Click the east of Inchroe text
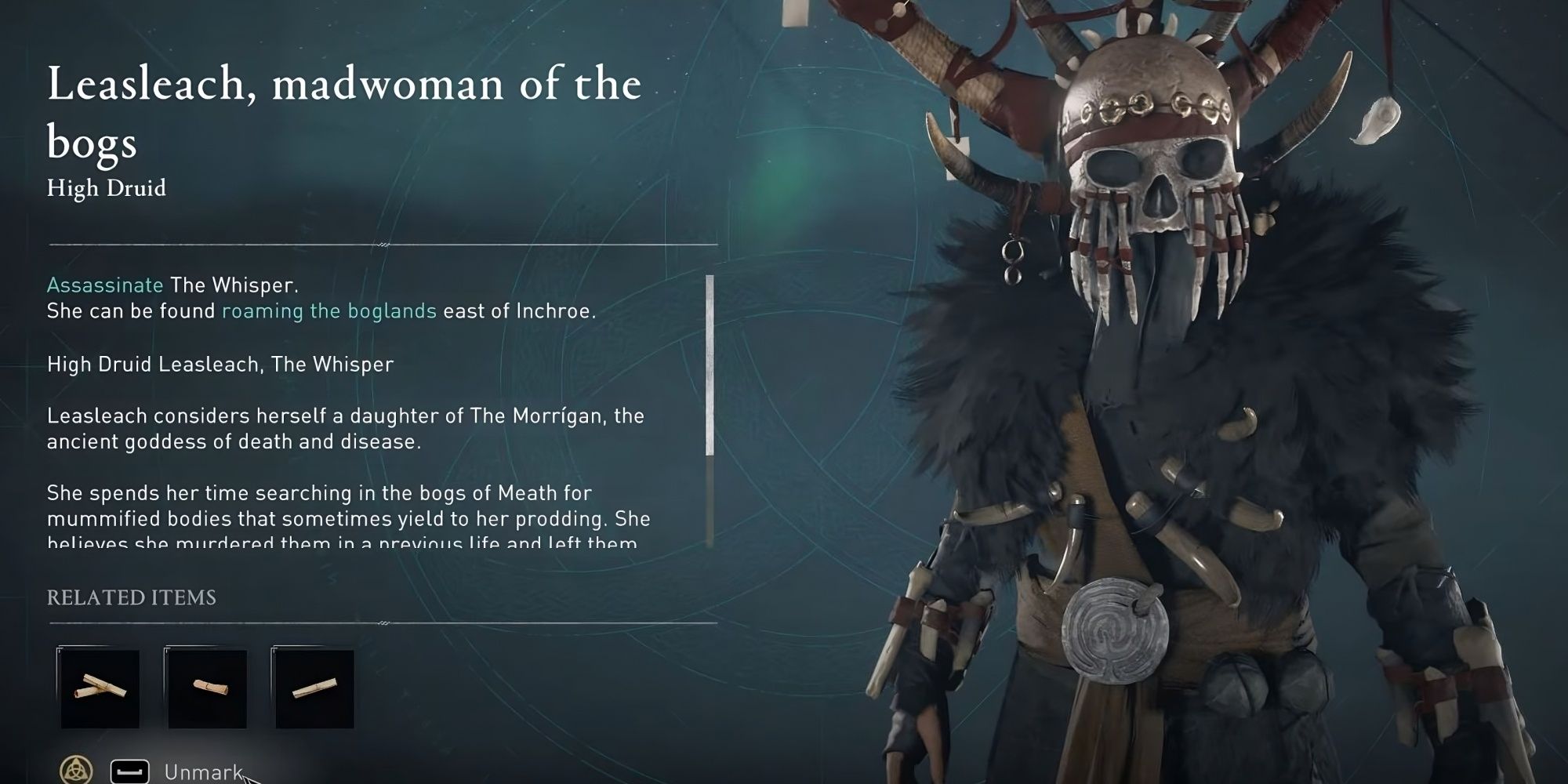Screen dimensions: 1568x784 click(x=517, y=311)
